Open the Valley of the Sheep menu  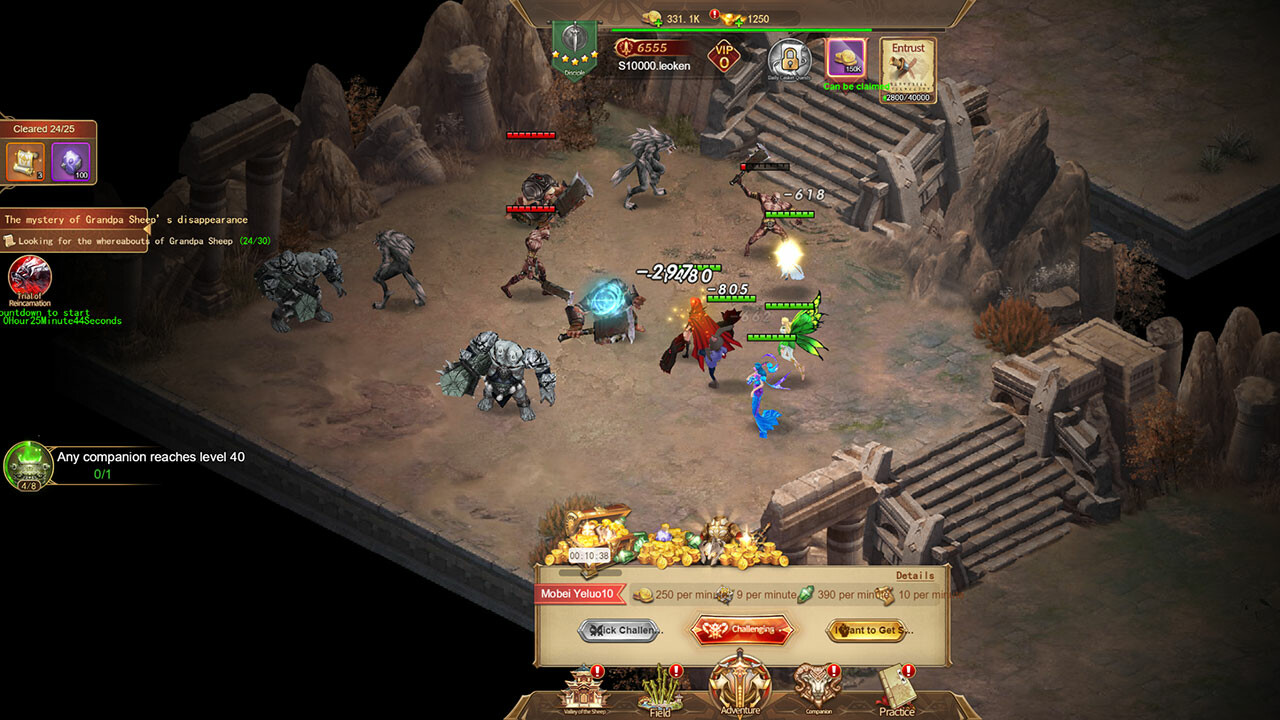(584, 689)
